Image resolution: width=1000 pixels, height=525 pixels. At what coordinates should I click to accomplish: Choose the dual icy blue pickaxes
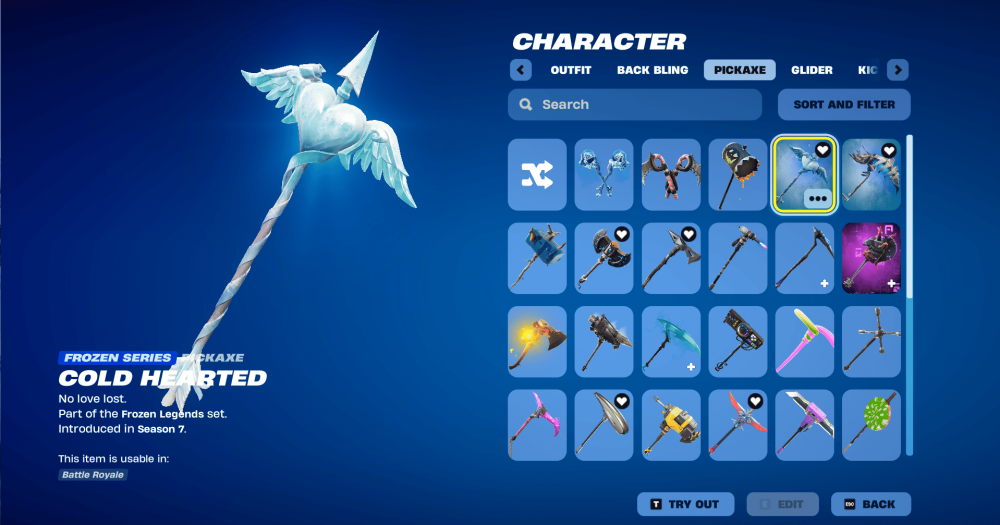click(604, 175)
